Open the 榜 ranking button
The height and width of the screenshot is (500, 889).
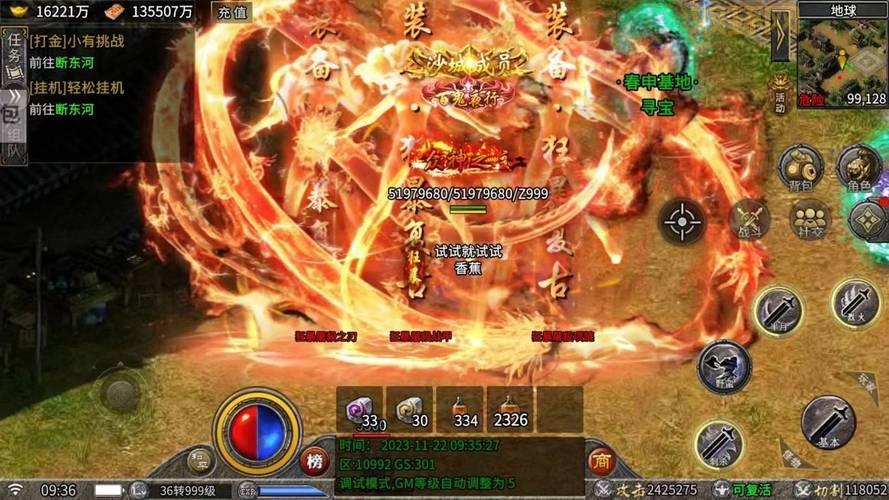pyautogui.click(x=314, y=462)
